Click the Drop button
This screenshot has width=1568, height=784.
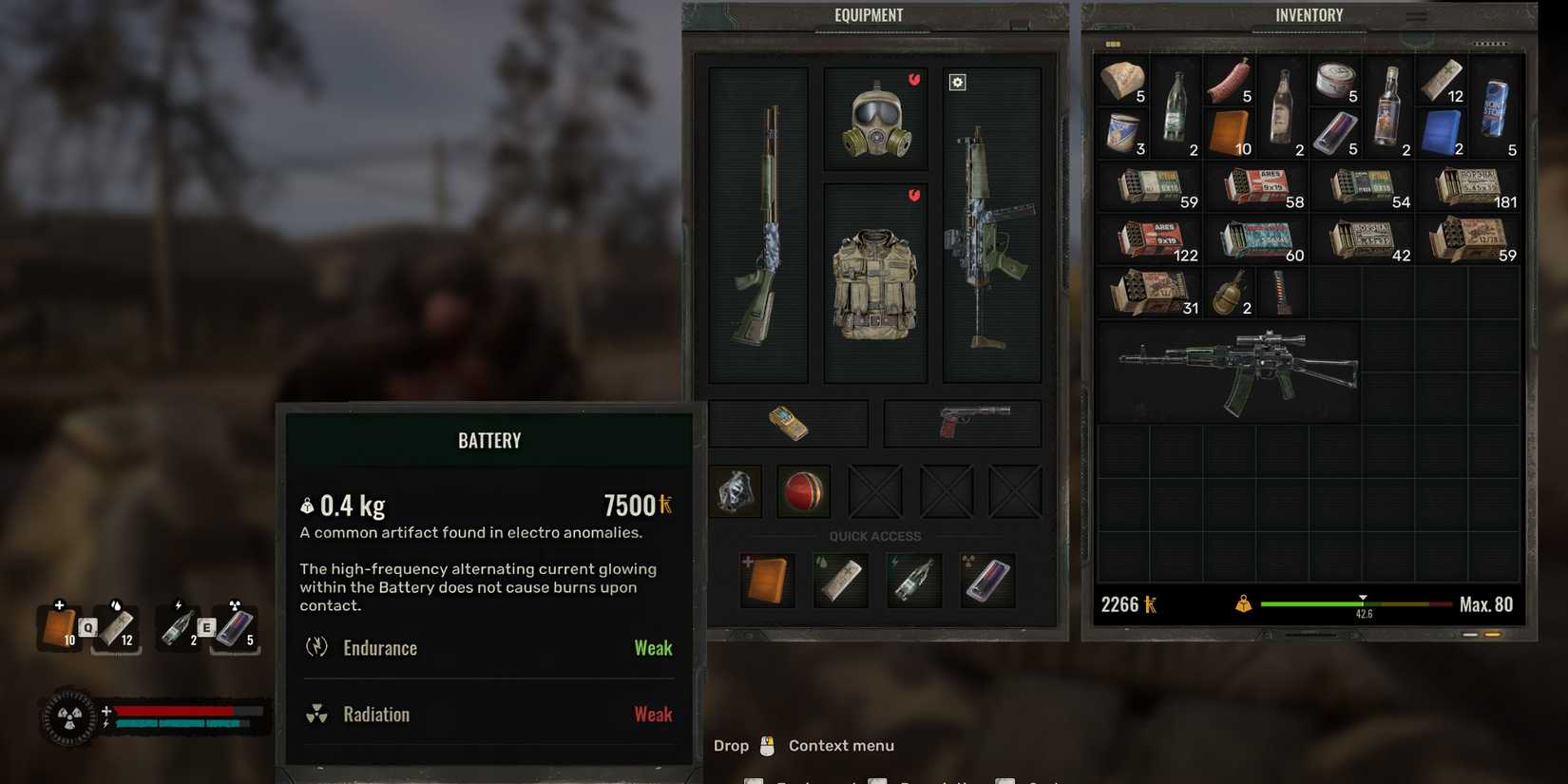coord(730,745)
